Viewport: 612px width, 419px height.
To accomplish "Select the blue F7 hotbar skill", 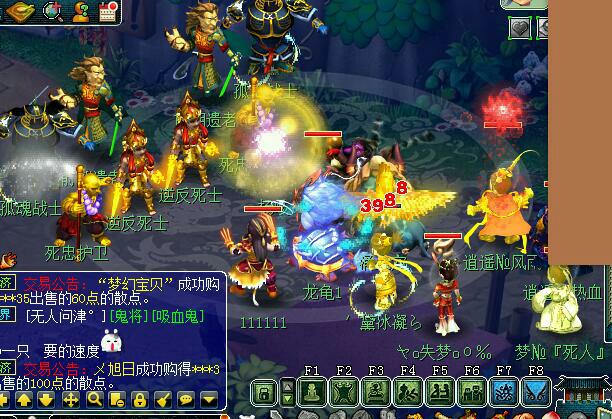I will click(x=504, y=394).
